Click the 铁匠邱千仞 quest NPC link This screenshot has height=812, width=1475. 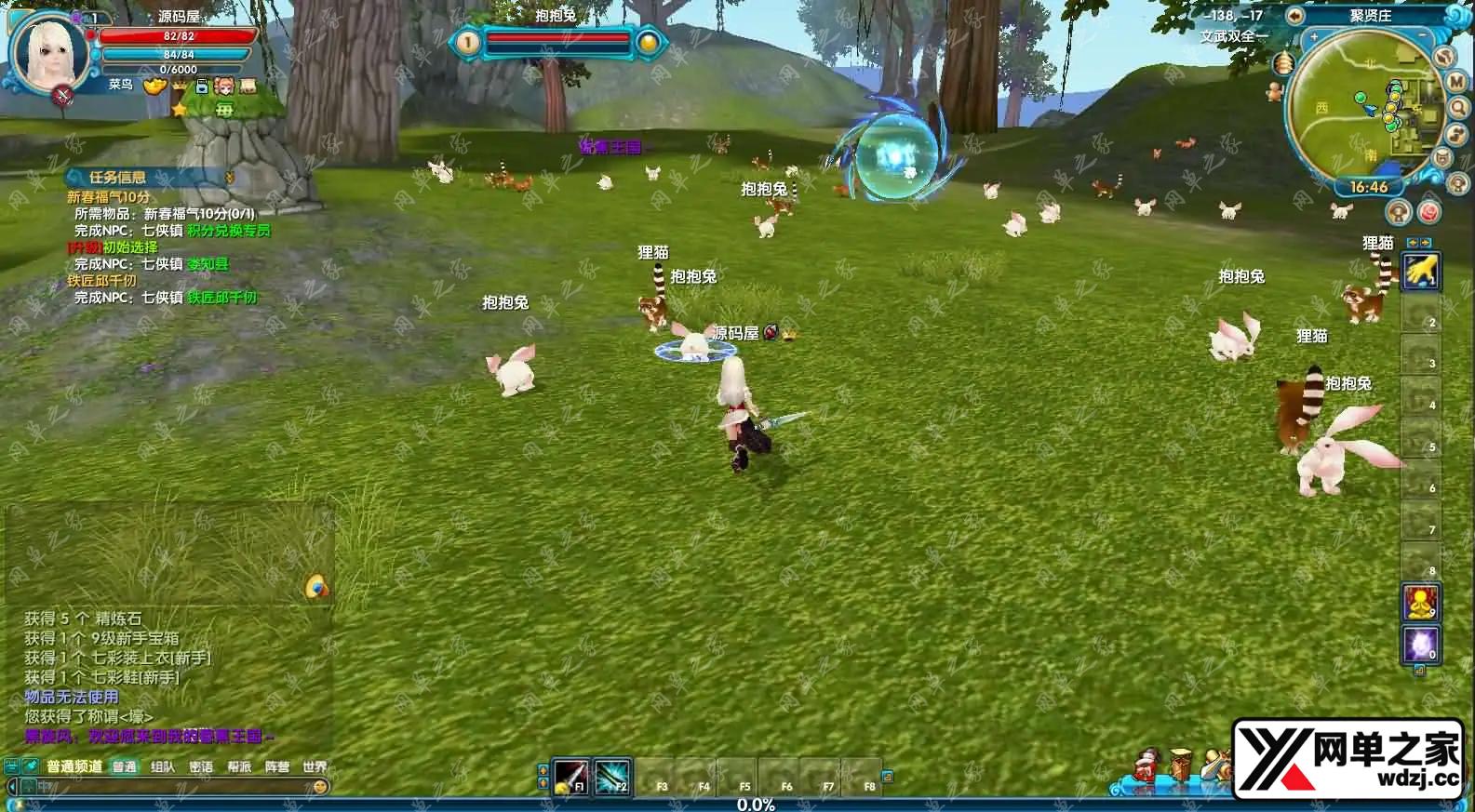coord(221,298)
